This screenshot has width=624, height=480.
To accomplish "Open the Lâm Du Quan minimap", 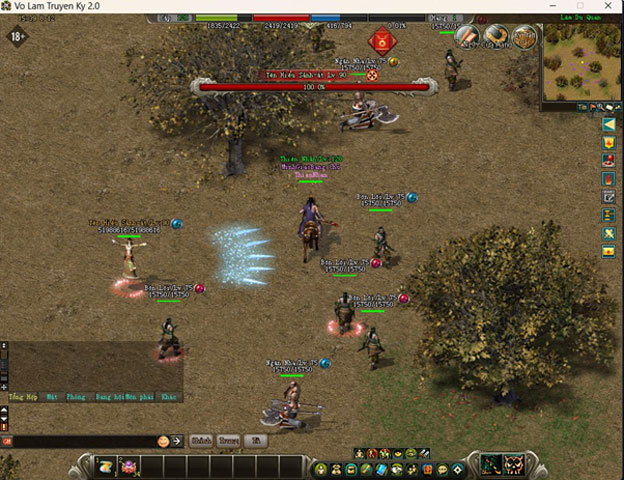I will coord(582,62).
